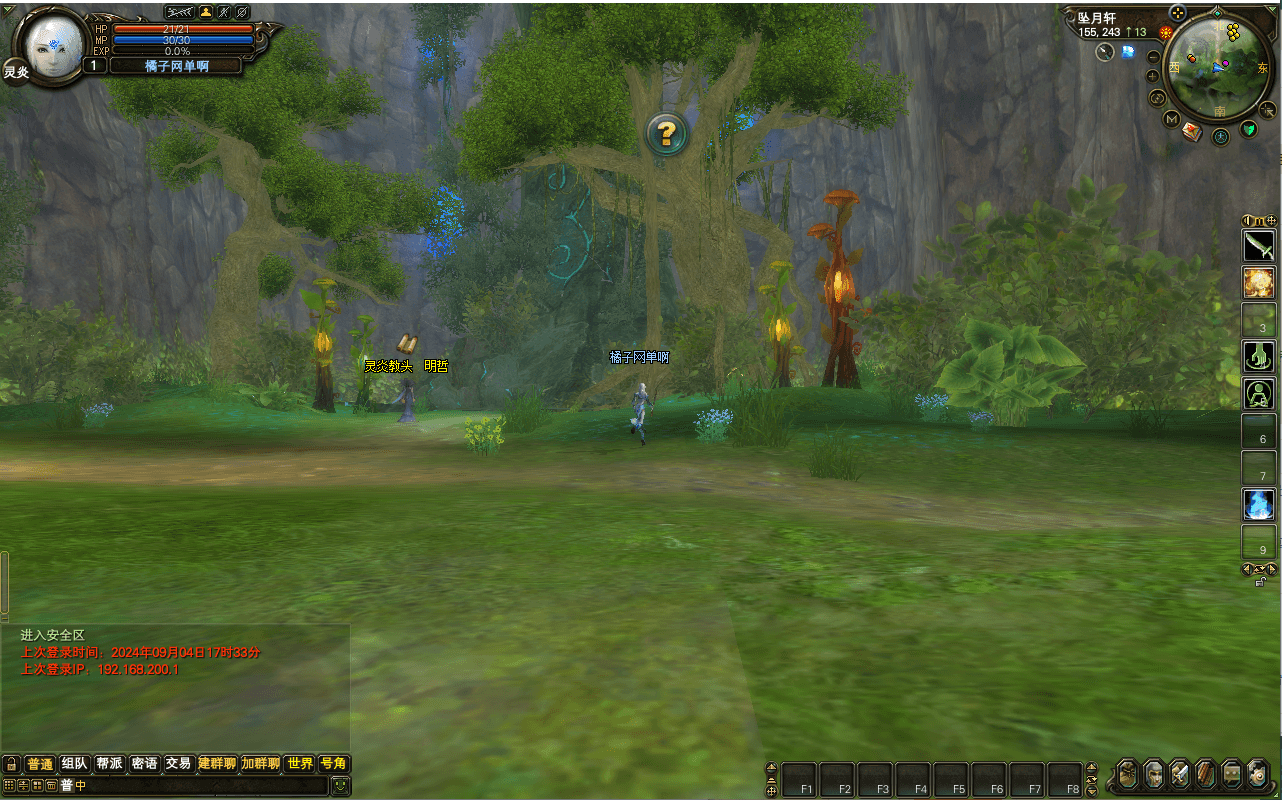
Task: Open the world map with the M button
Action: [1172, 119]
